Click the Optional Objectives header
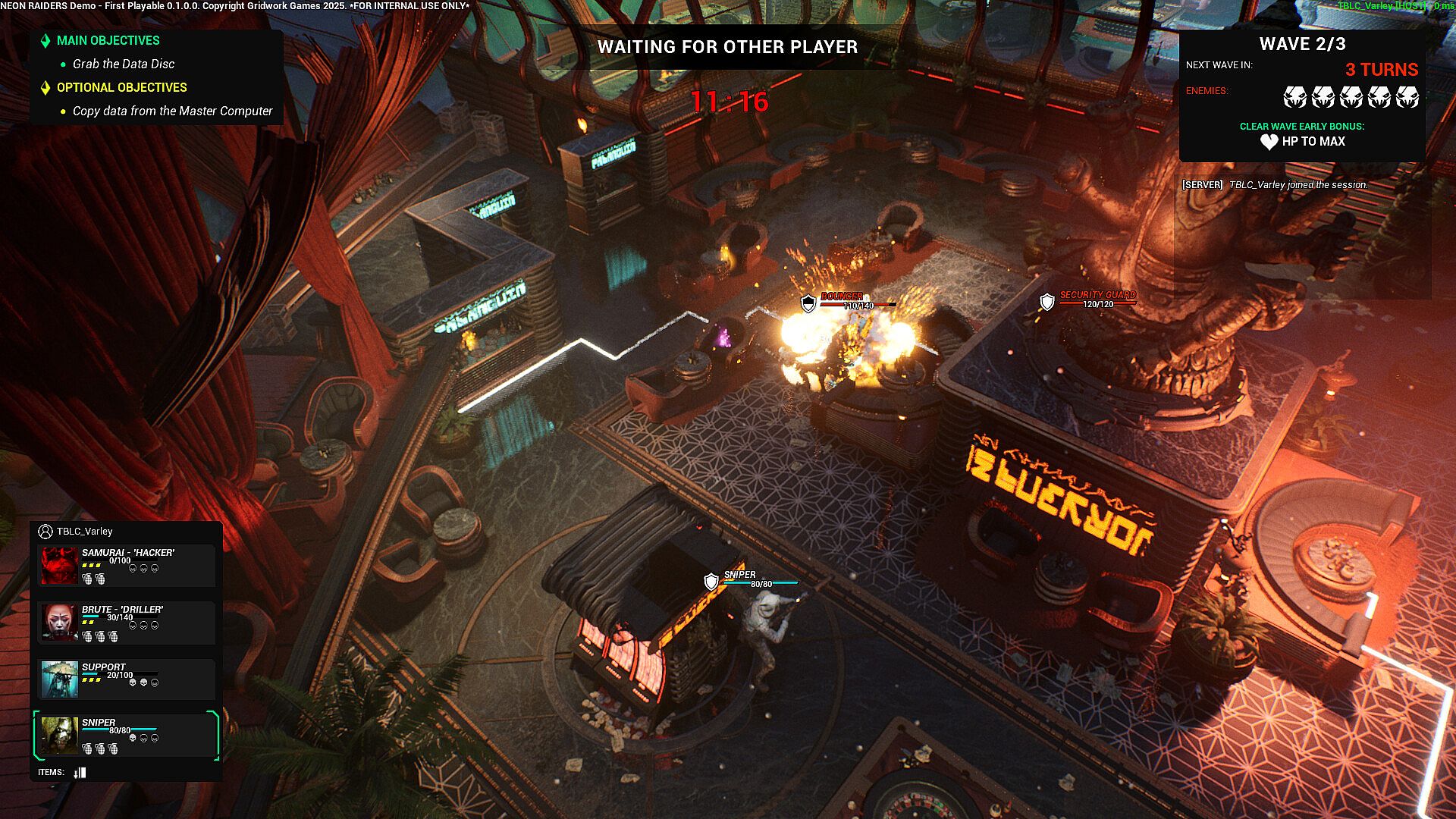The image size is (1456, 819). [x=121, y=88]
